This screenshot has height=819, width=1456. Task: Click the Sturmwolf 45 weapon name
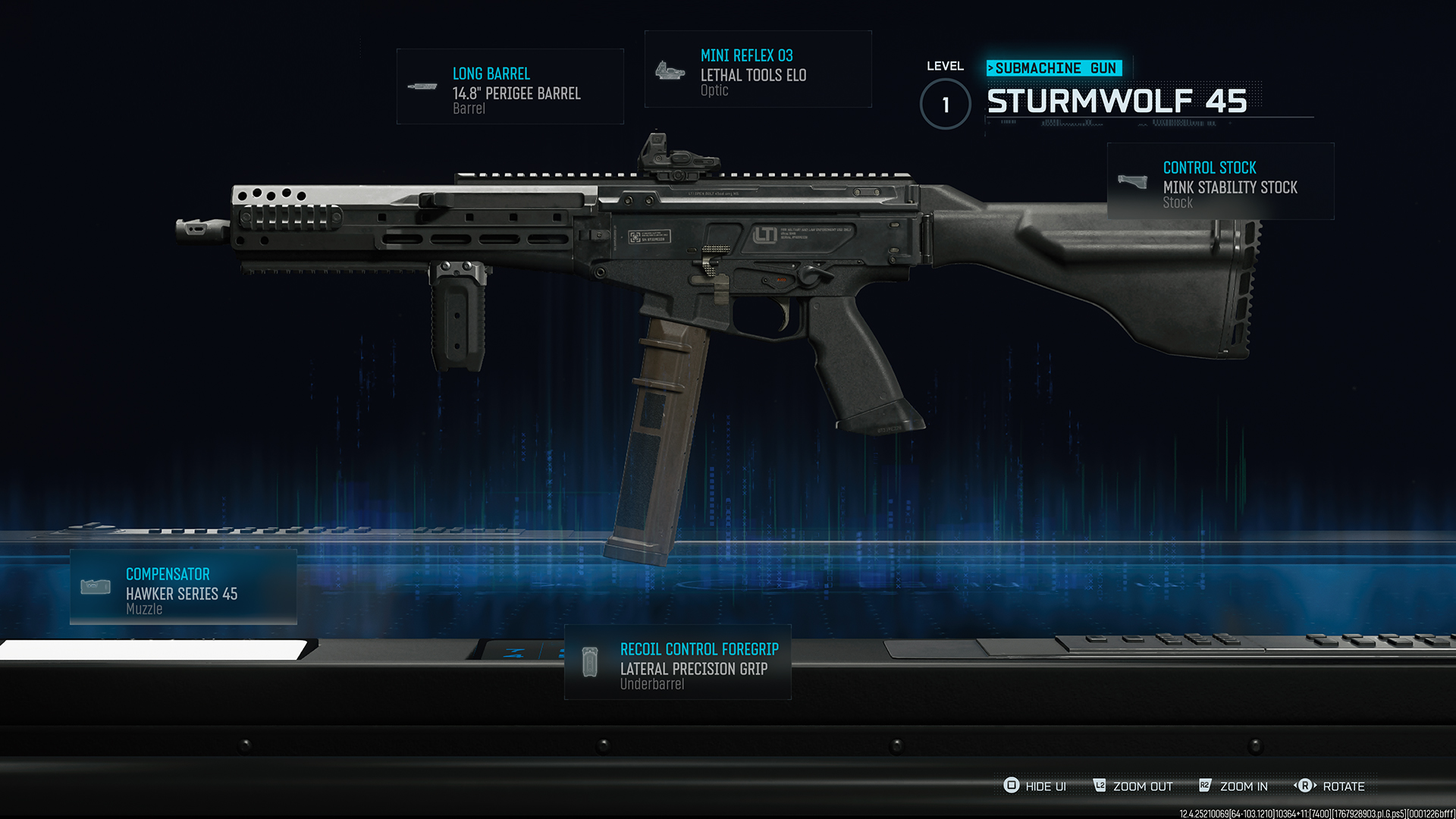pyautogui.click(x=1118, y=101)
